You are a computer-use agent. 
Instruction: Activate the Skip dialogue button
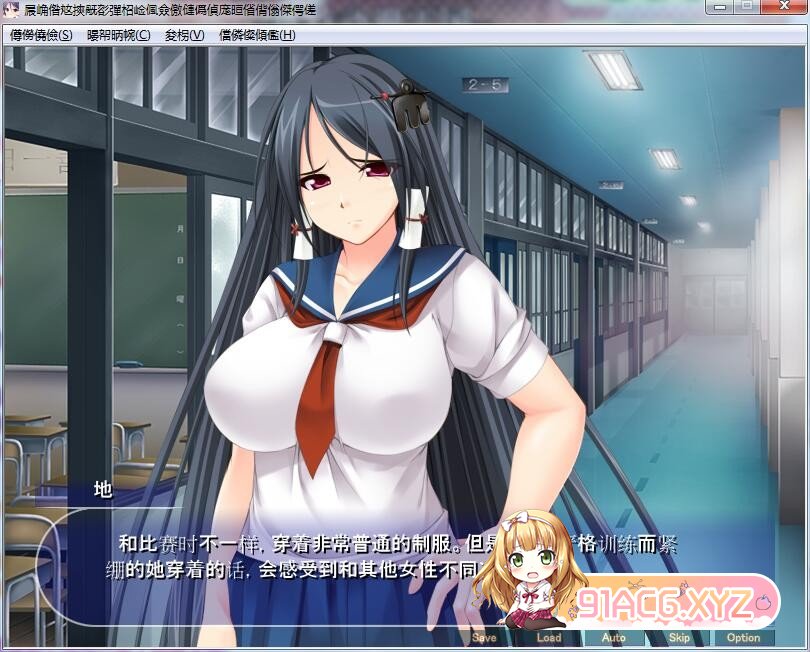[679, 637]
